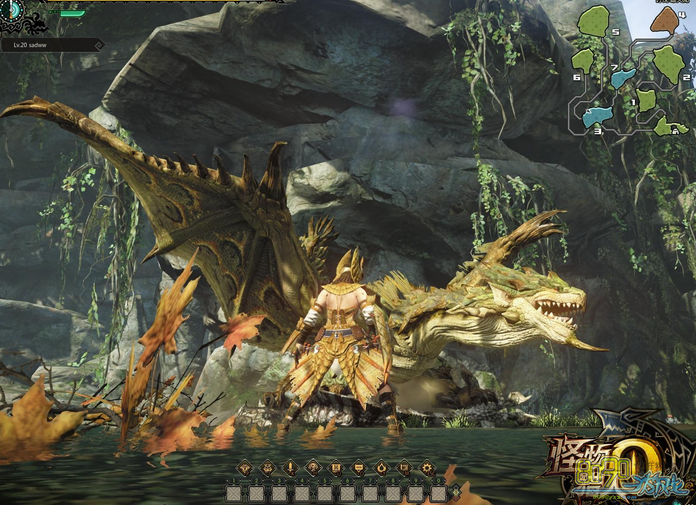Viewport: 696px width, 505px height.
Task: Select the chat bubble icon
Action: pos(359,467)
